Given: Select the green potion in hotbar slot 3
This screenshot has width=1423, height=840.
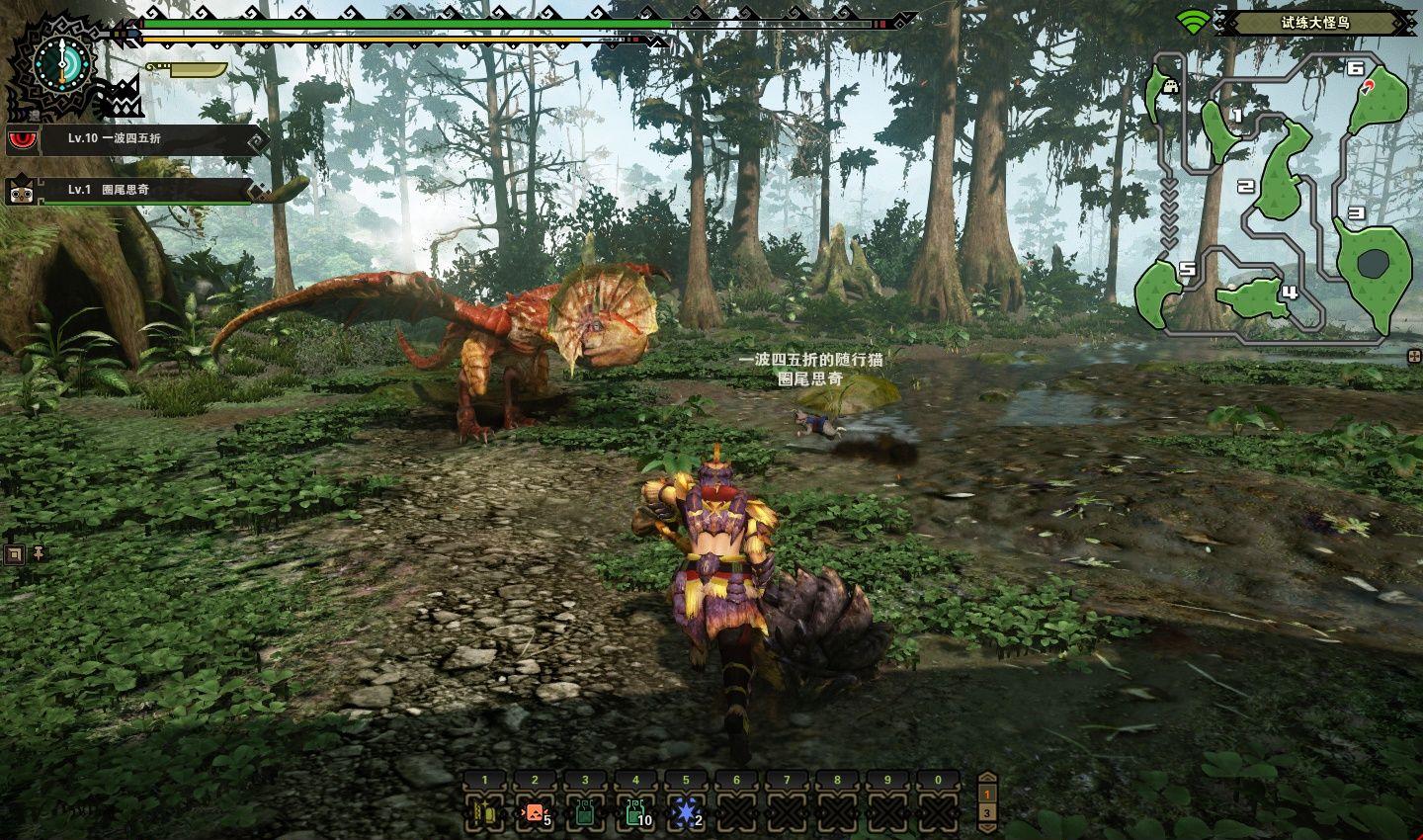Looking at the screenshot, I should 585,813.
